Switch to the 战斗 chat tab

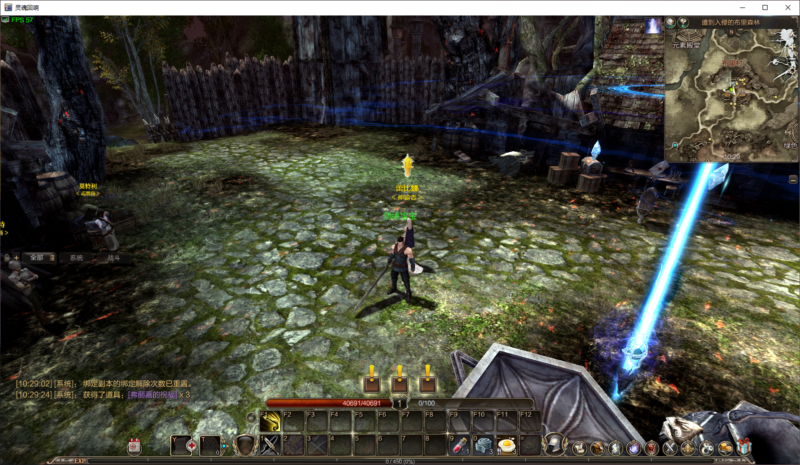pos(113,257)
